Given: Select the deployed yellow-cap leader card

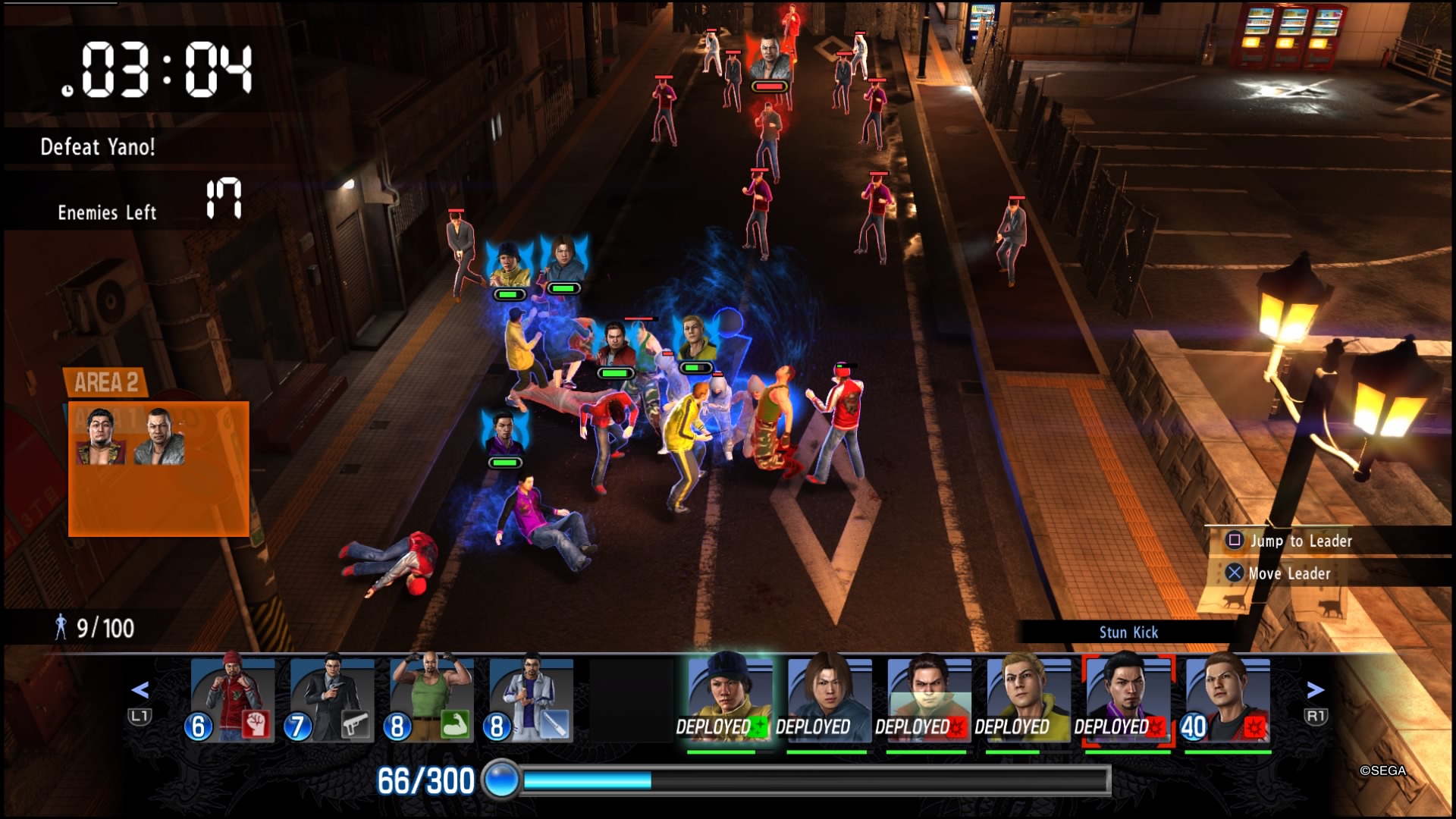Looking at the screenshot, I should tap(729, 698).
